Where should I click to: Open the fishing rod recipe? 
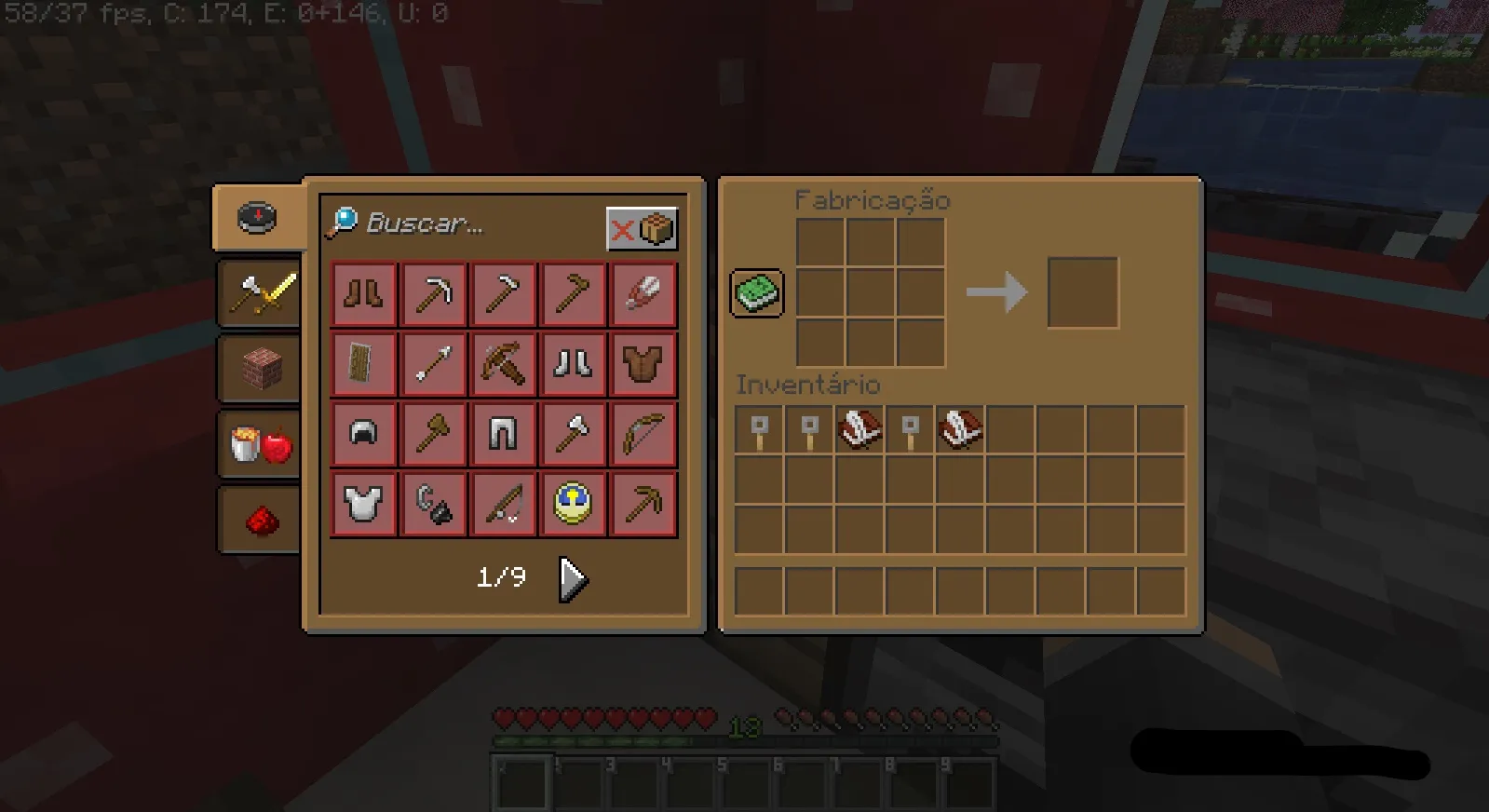(x=504, y=503)
